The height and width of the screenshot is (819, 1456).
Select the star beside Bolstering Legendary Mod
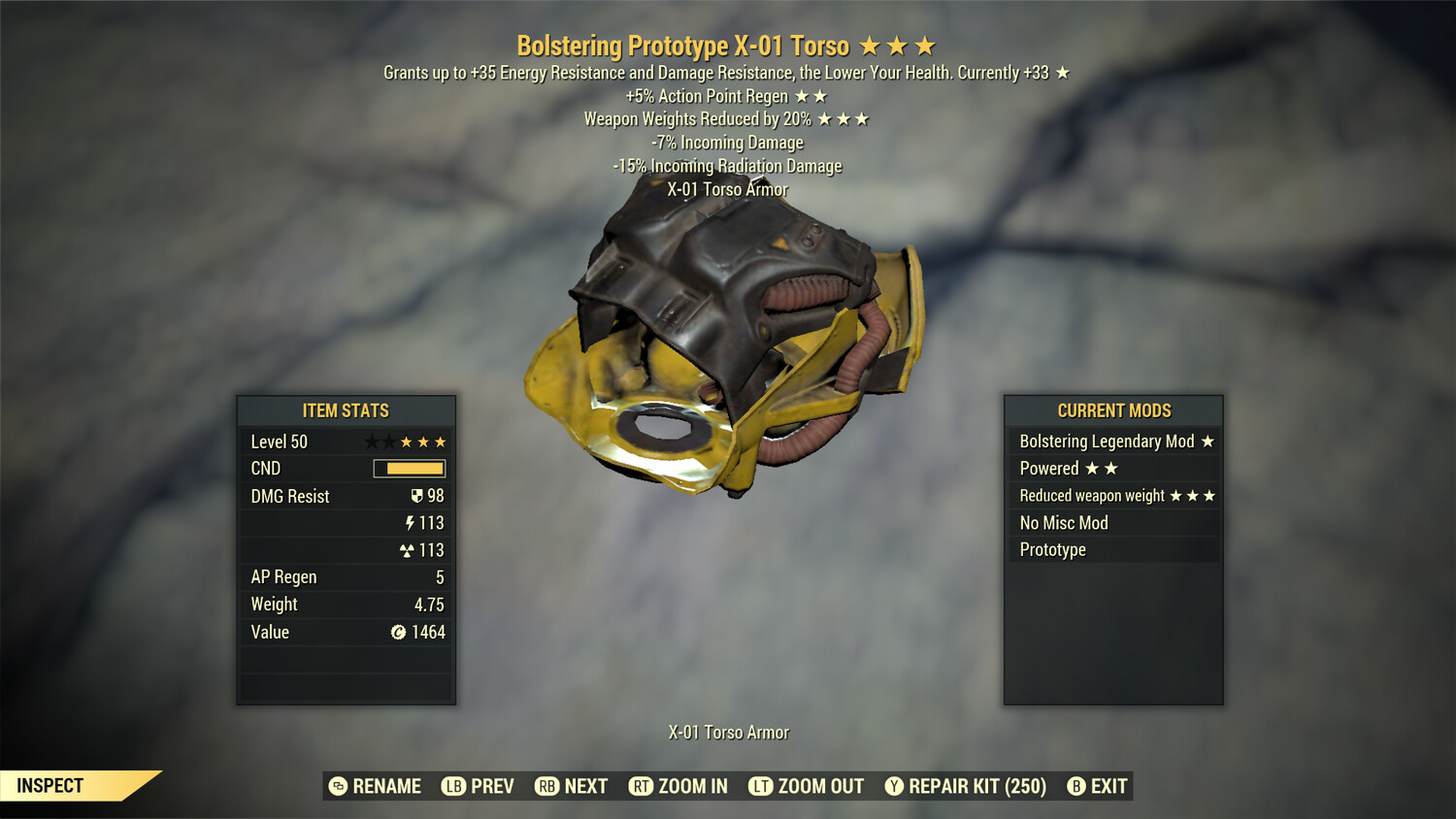1207,442
